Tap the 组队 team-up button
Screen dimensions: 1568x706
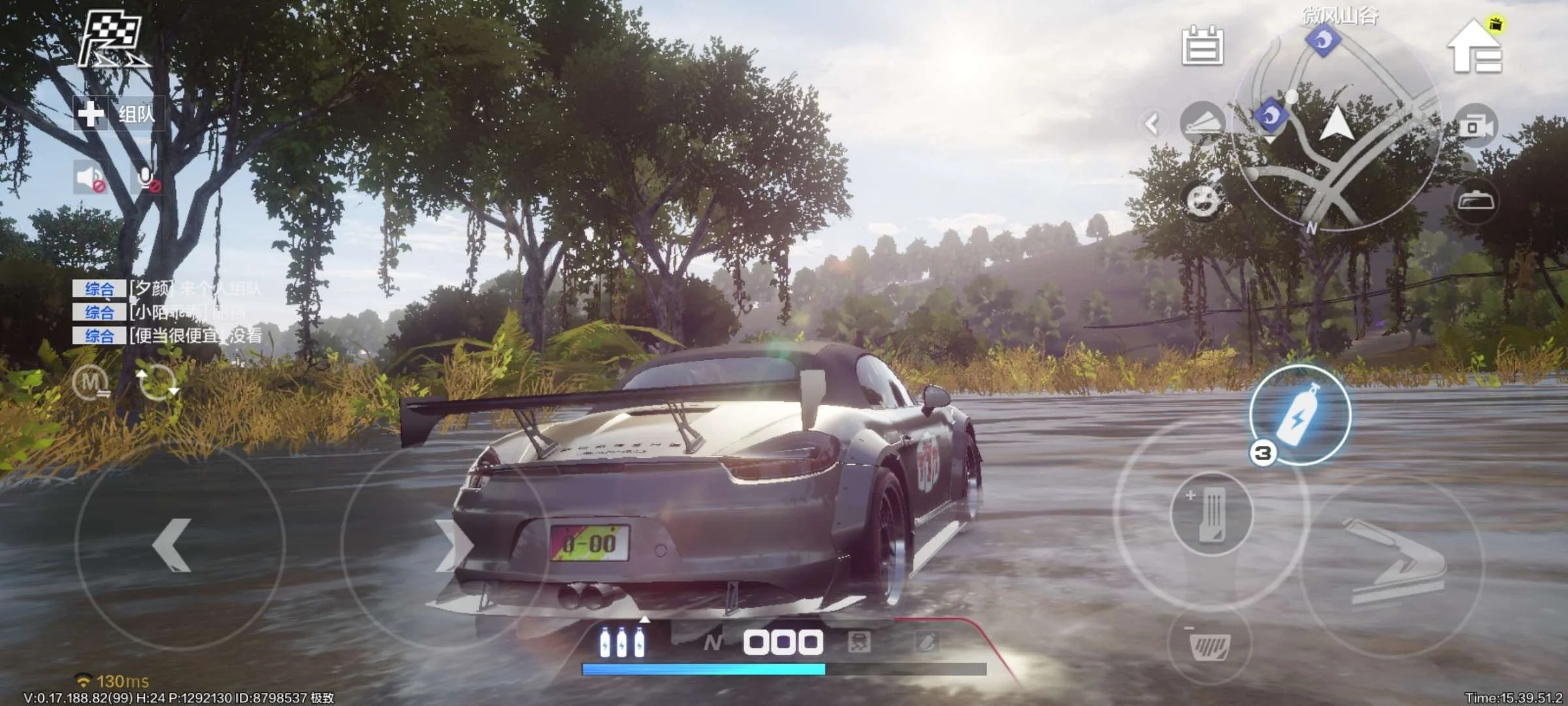point(118,114)
